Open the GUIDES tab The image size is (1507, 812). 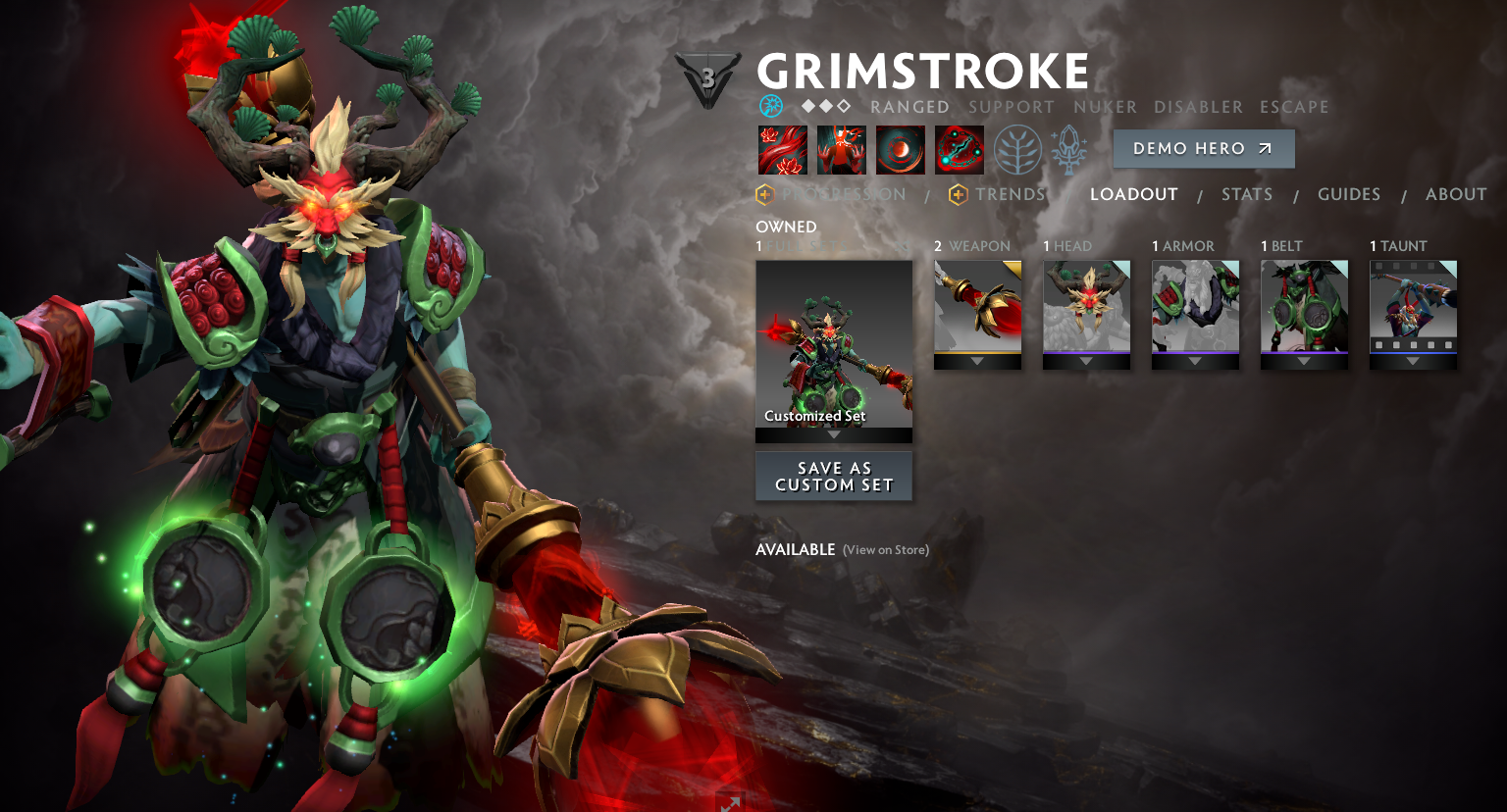[x=1349, y=194]
